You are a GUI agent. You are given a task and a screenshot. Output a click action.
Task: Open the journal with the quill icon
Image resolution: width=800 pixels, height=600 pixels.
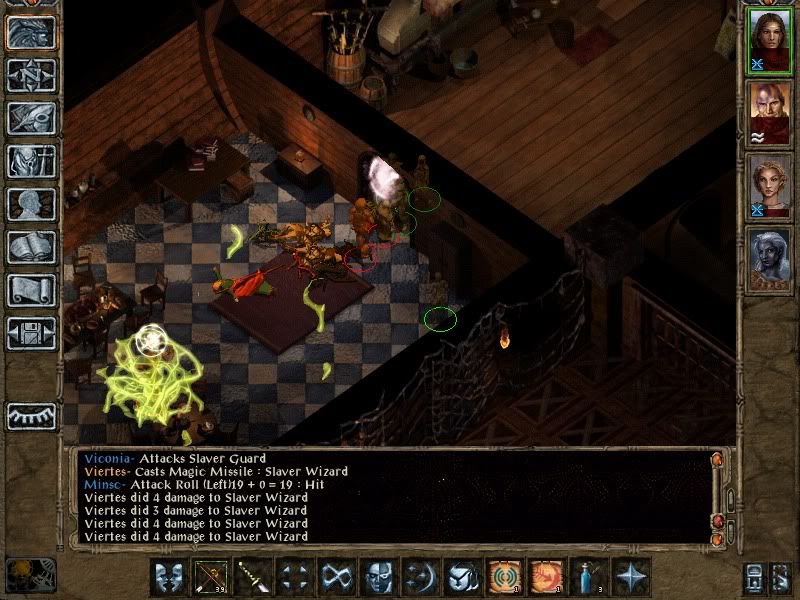[x=31, y=118]
